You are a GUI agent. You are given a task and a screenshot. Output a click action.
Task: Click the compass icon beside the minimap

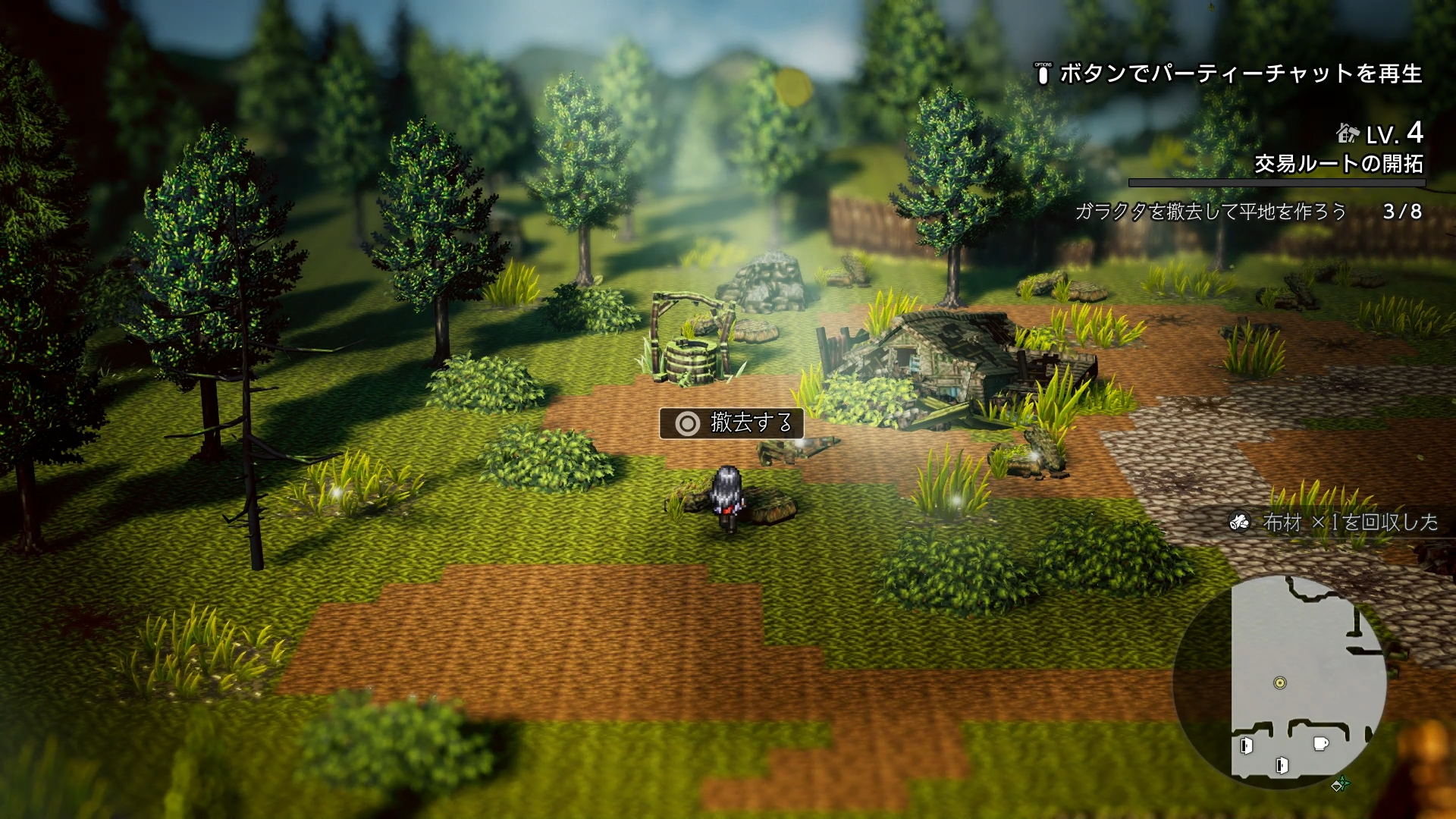click(1340, 784)
